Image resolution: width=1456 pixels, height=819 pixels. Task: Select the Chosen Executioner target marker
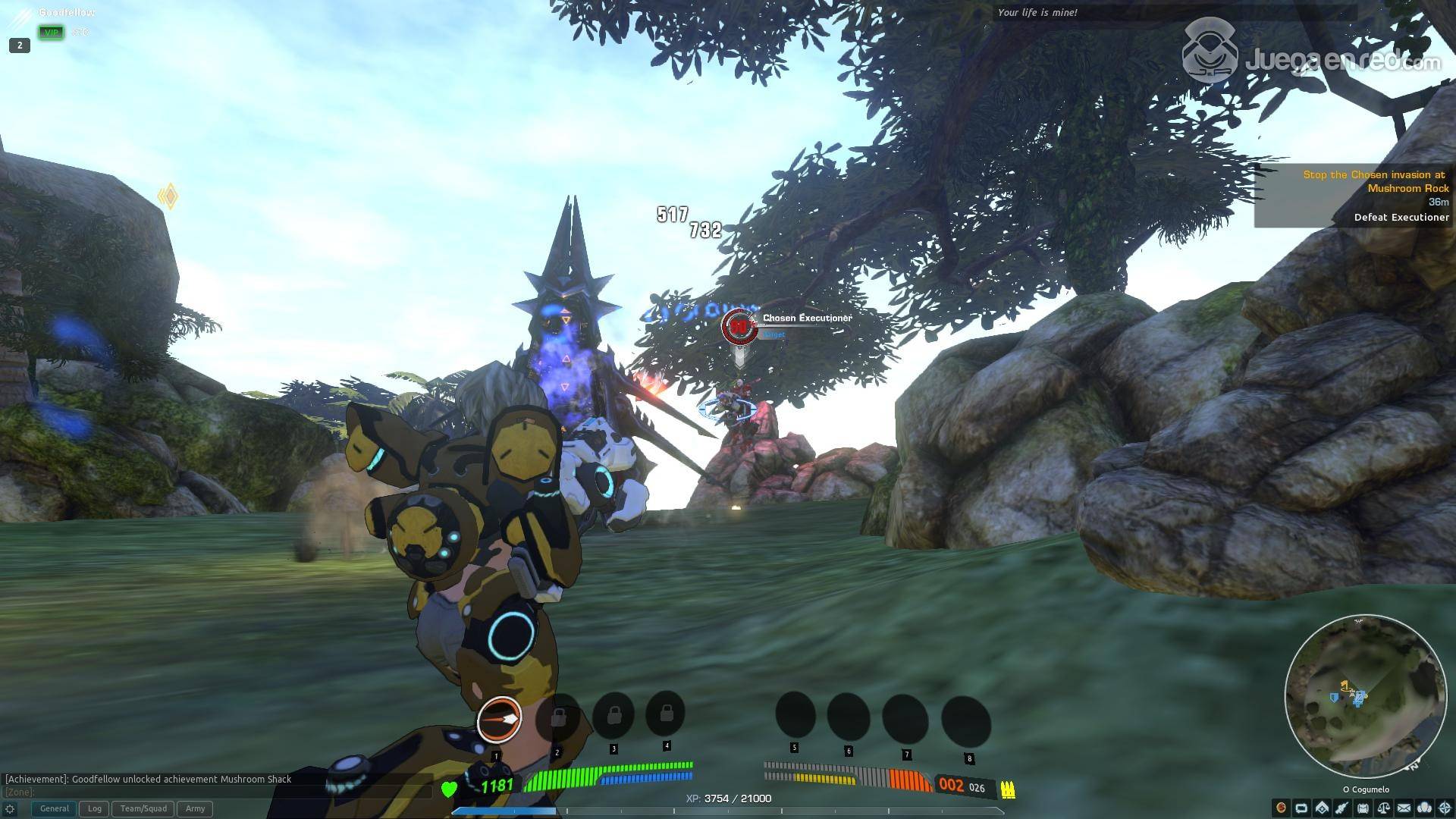738,327
